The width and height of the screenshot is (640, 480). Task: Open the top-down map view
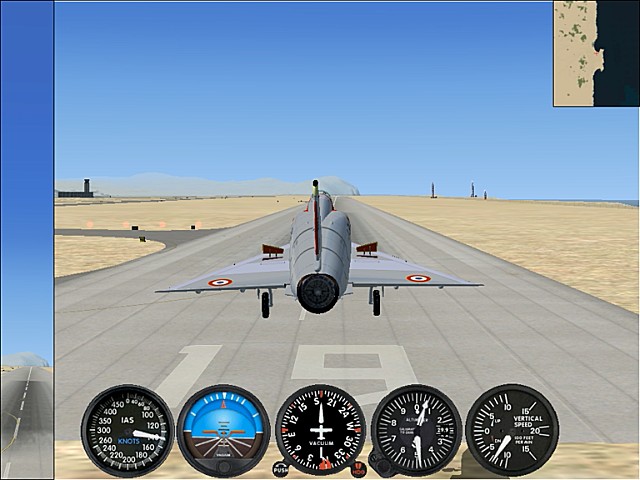[x=596, y=53]
